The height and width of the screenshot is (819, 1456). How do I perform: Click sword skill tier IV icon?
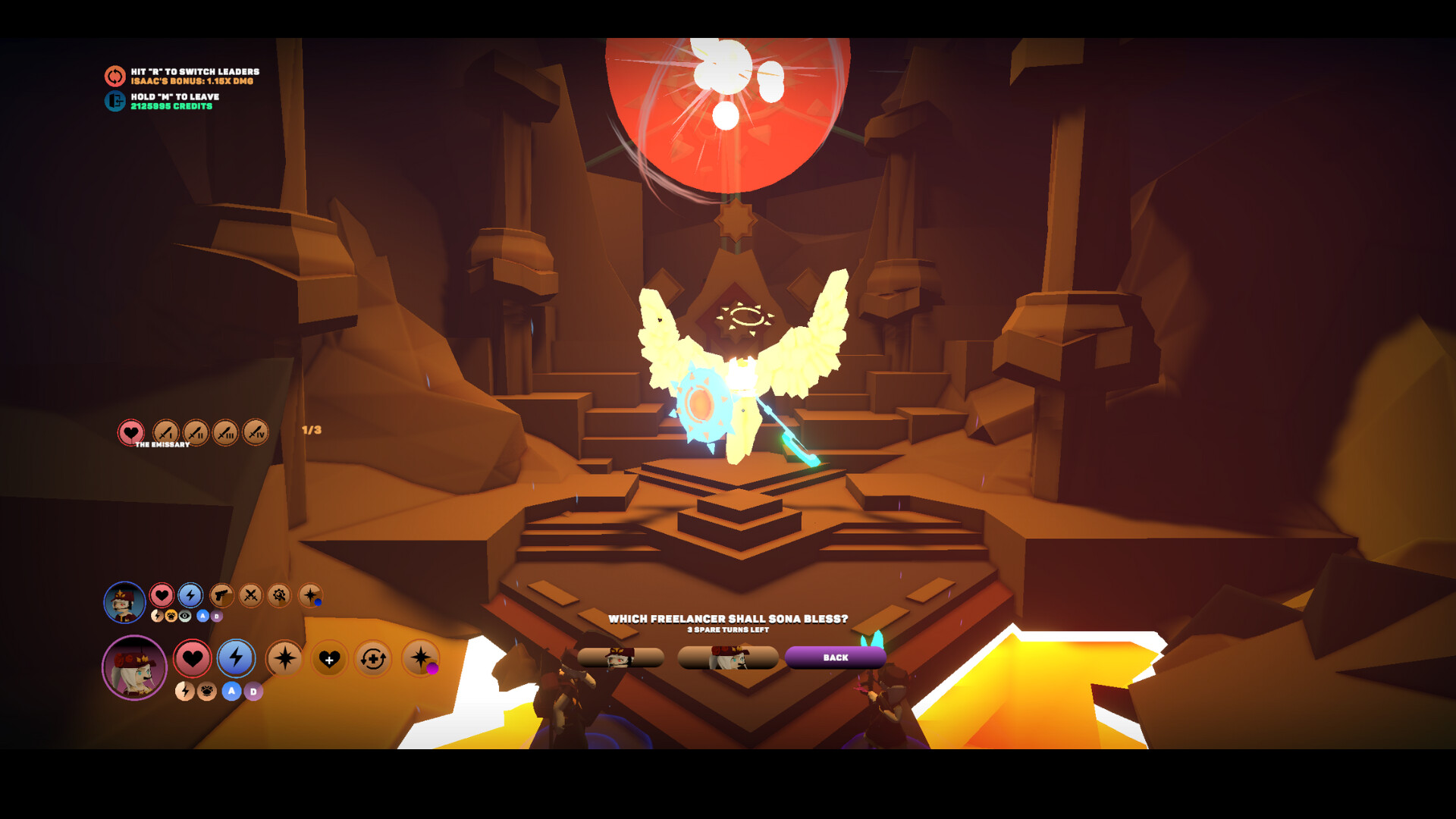(x=255, y=432)
